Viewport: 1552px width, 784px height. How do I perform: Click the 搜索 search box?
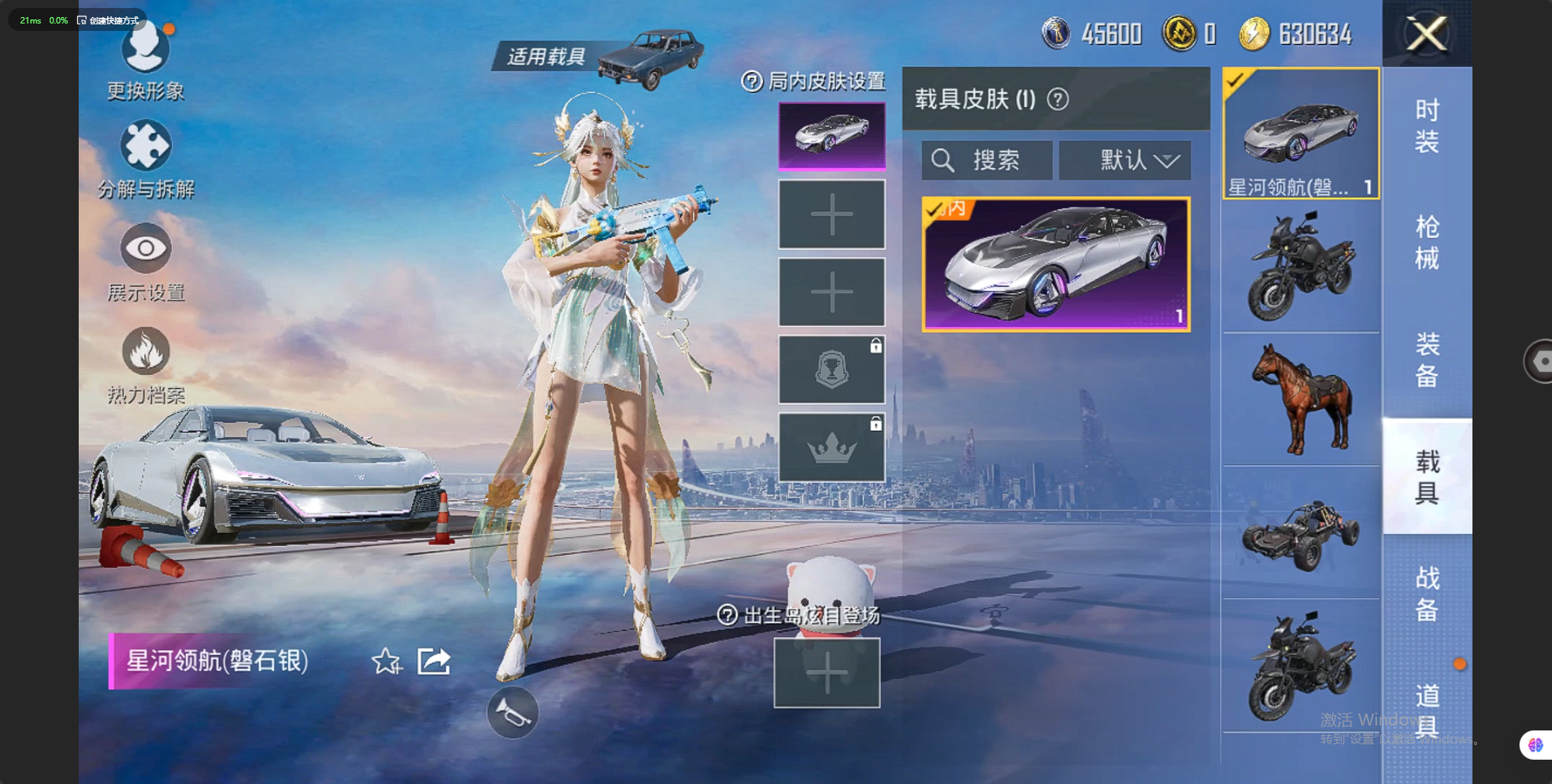[x=987, y=160]
